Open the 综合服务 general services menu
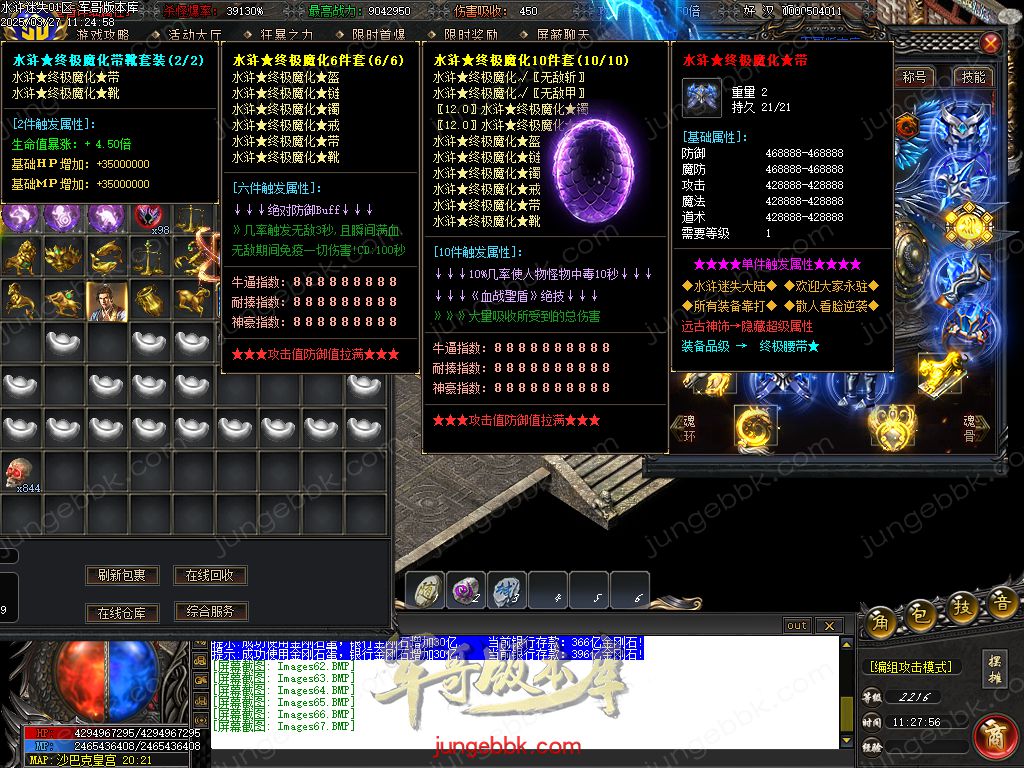1024x768 pixels. (210, 611)
